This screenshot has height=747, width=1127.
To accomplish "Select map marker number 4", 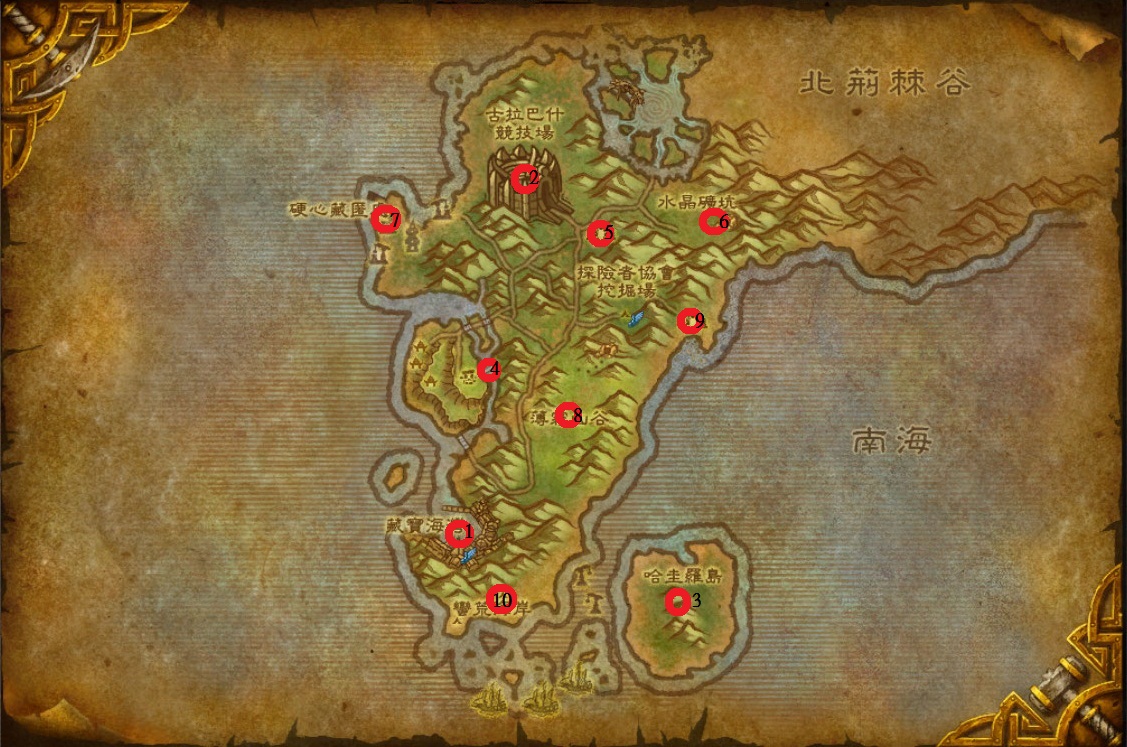I will click(487, 370).
